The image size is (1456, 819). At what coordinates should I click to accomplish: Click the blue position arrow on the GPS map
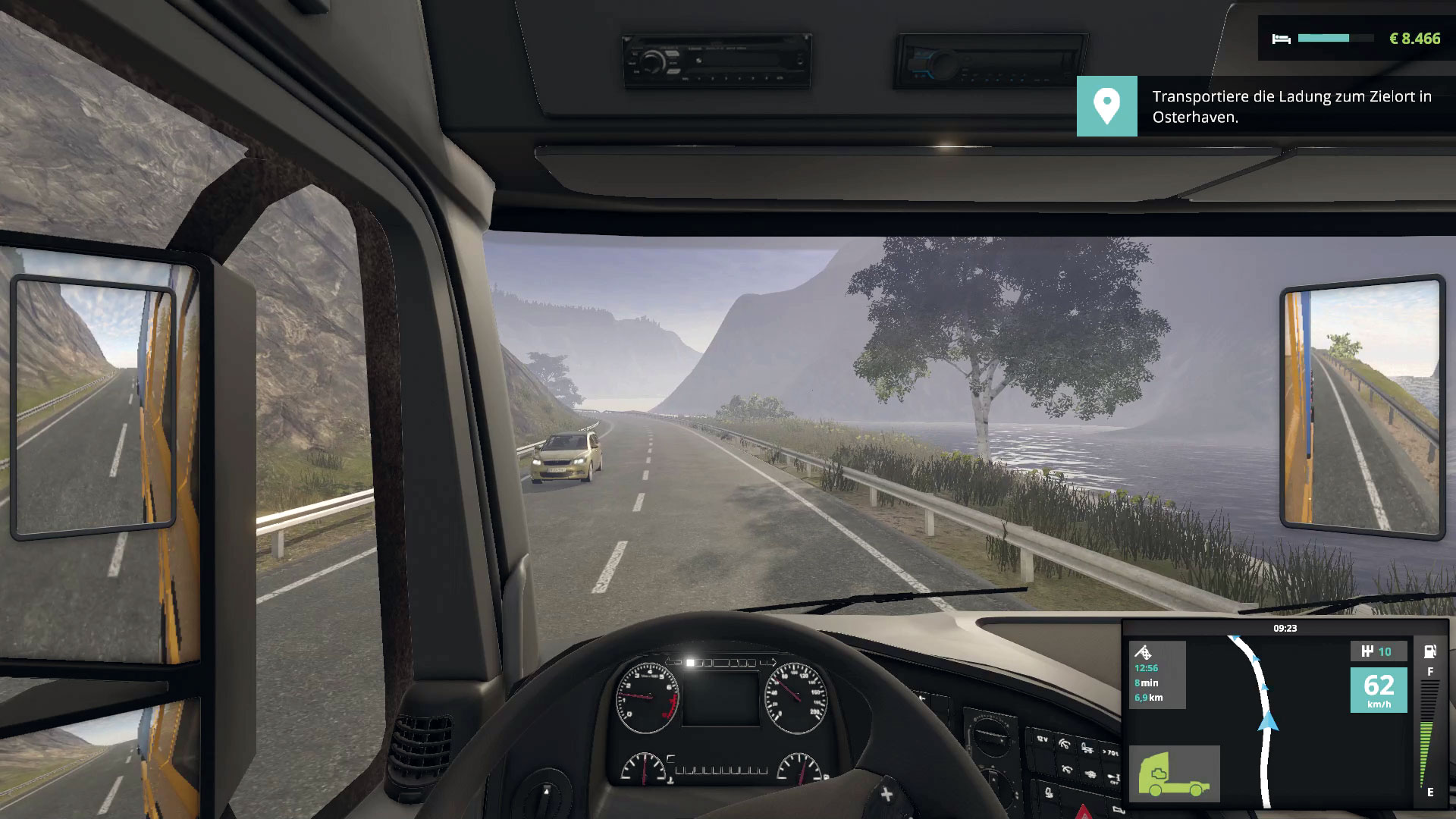tap(1268, 722)
